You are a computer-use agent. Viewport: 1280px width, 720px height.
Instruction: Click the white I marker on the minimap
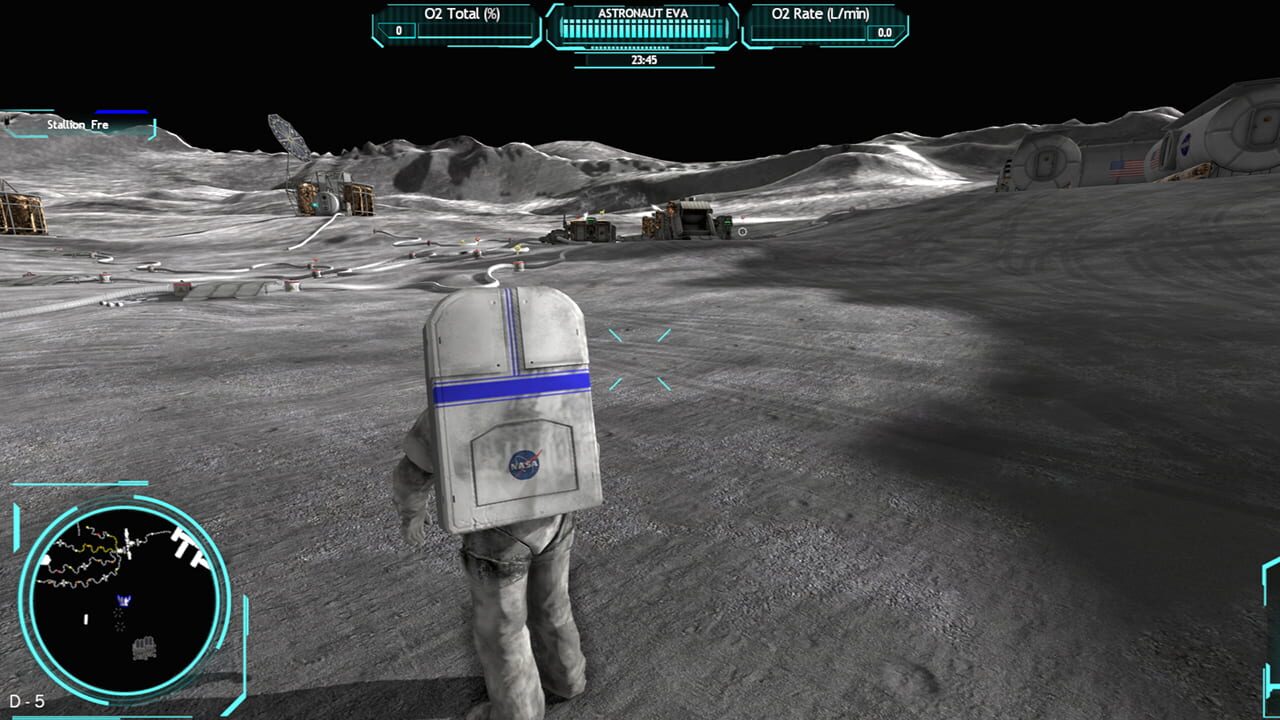coord(86,617)
